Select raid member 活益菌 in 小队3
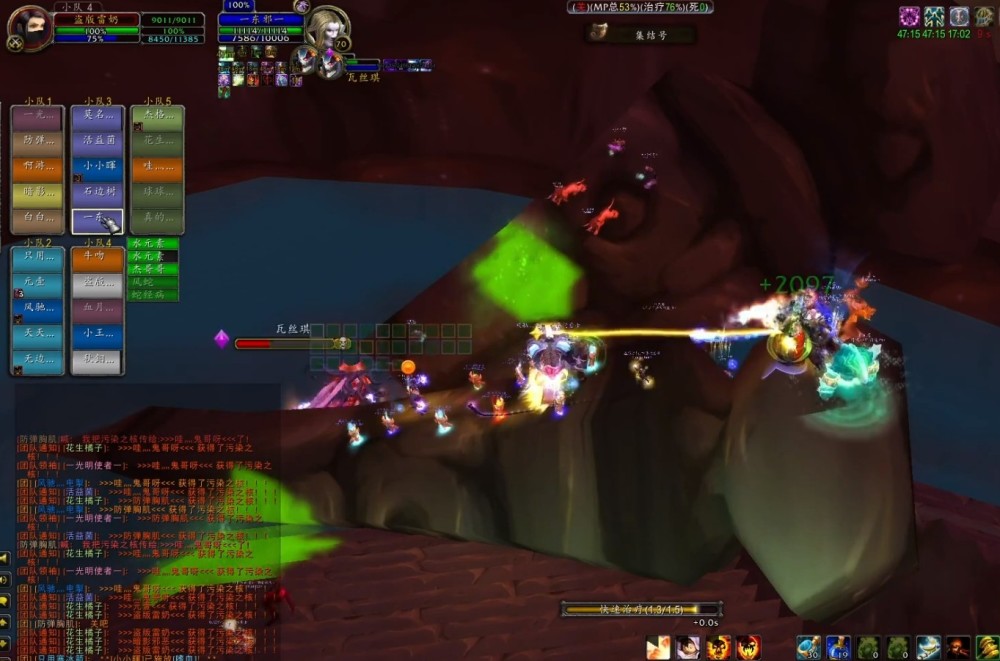Viewport: 1000px width, 661px height. [x=98, y=141]
